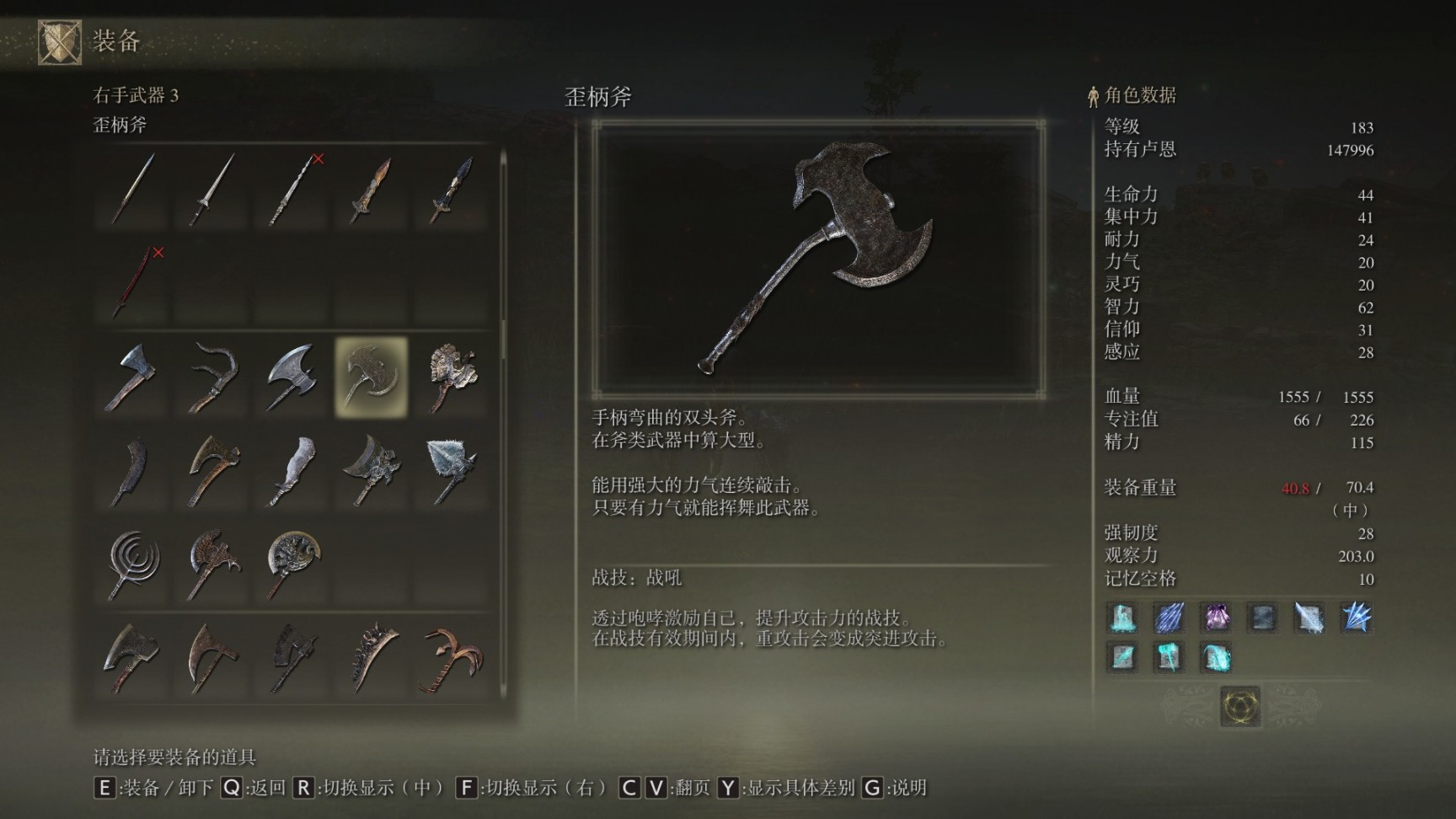Switch display mode with R 切换显示（中）
Viewport: 1456px width, 819px height.
(371, 790)
